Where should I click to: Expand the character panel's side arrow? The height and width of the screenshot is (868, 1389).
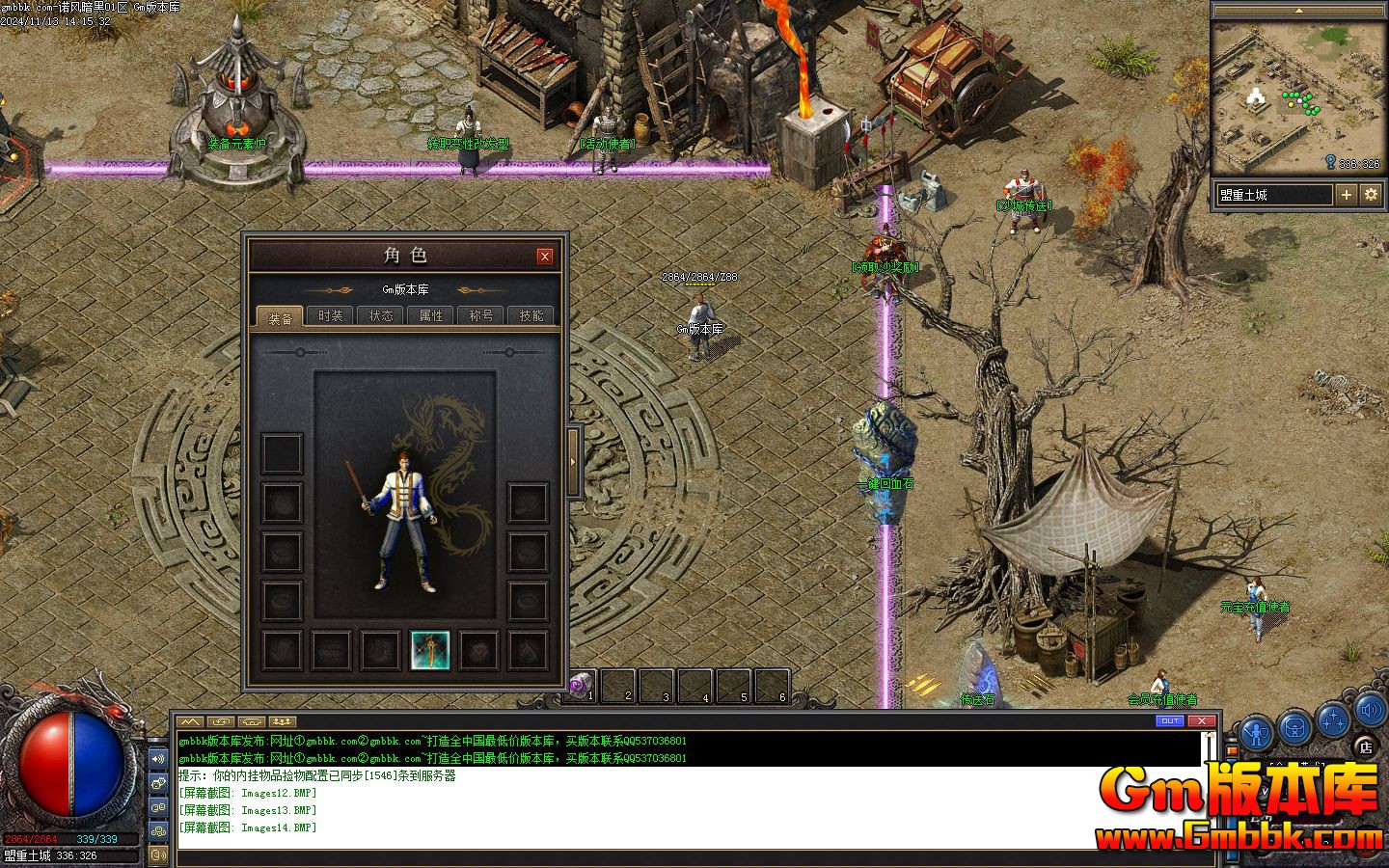point(573,461)
